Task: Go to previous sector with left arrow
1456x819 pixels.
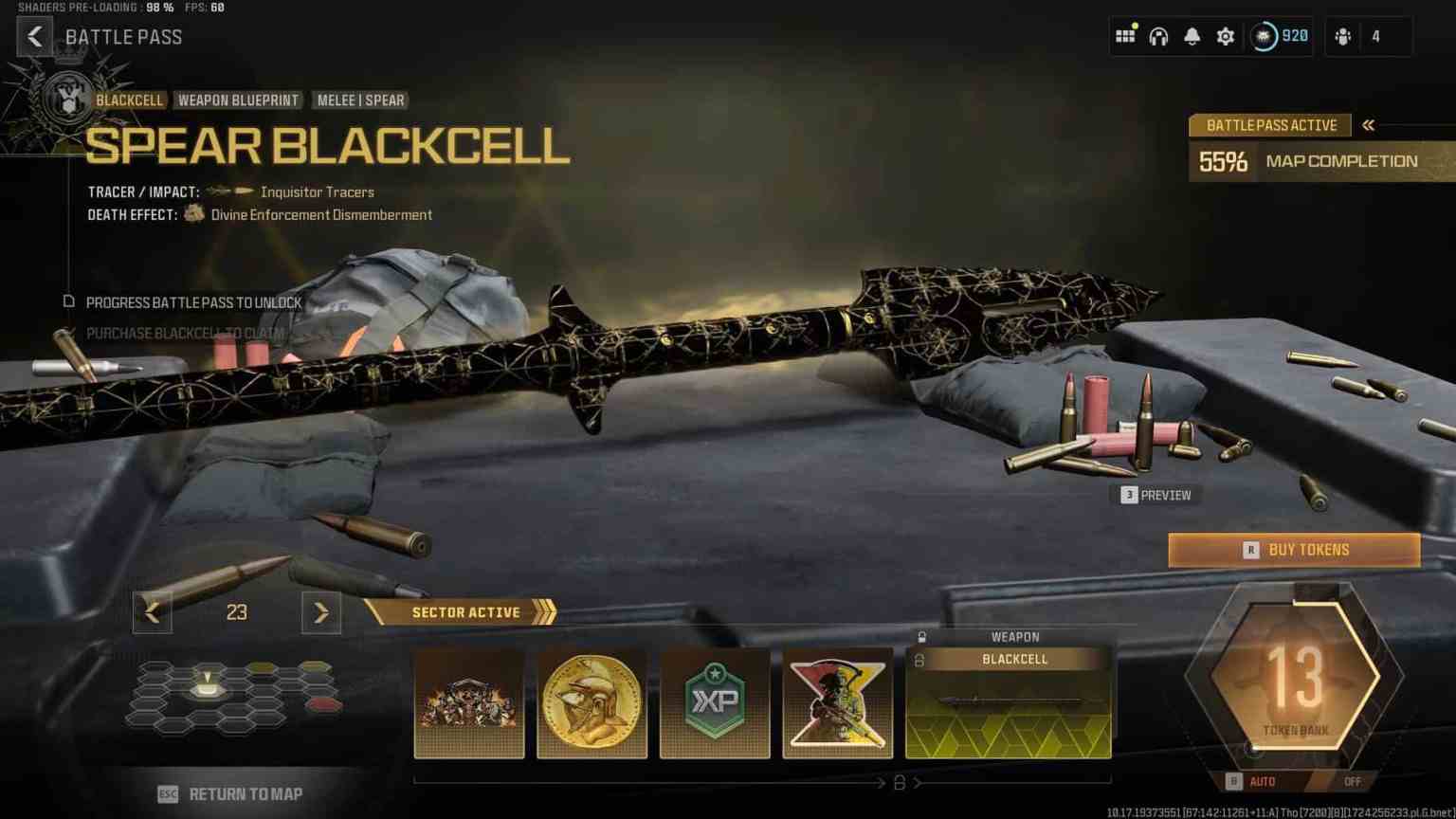Action: (x=152, y=612)
